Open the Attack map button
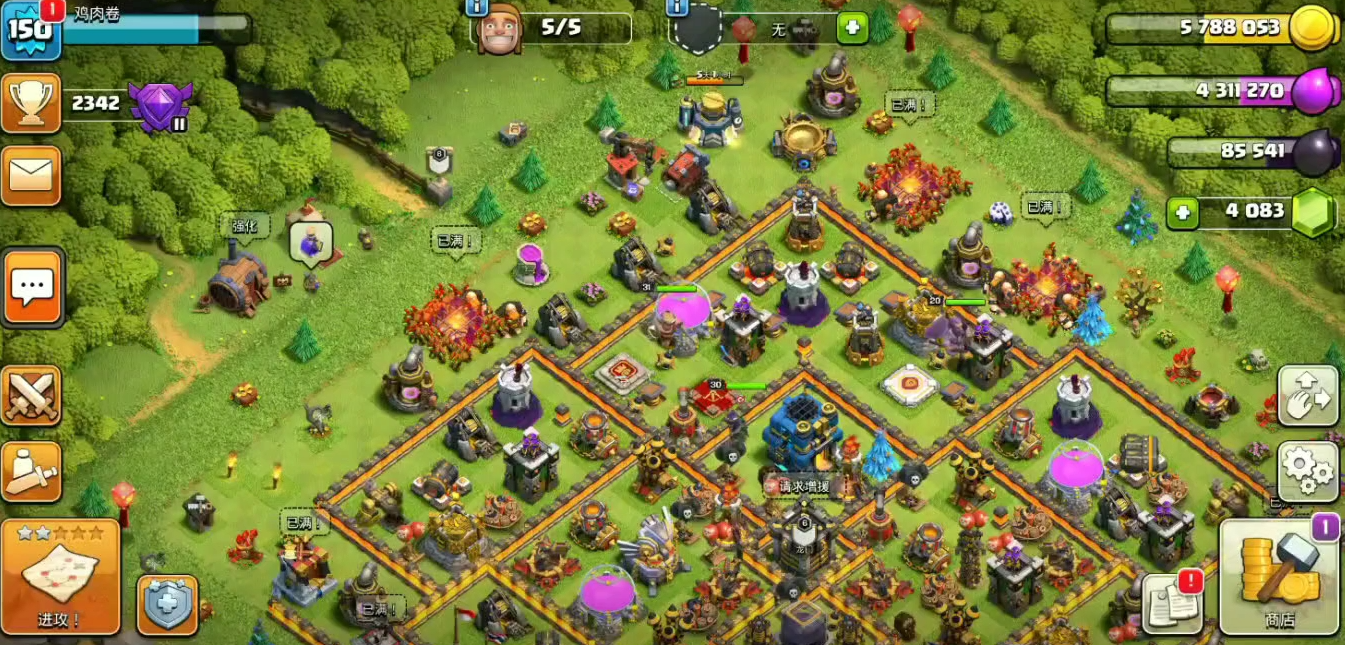1345x645 pixels. 60,576
